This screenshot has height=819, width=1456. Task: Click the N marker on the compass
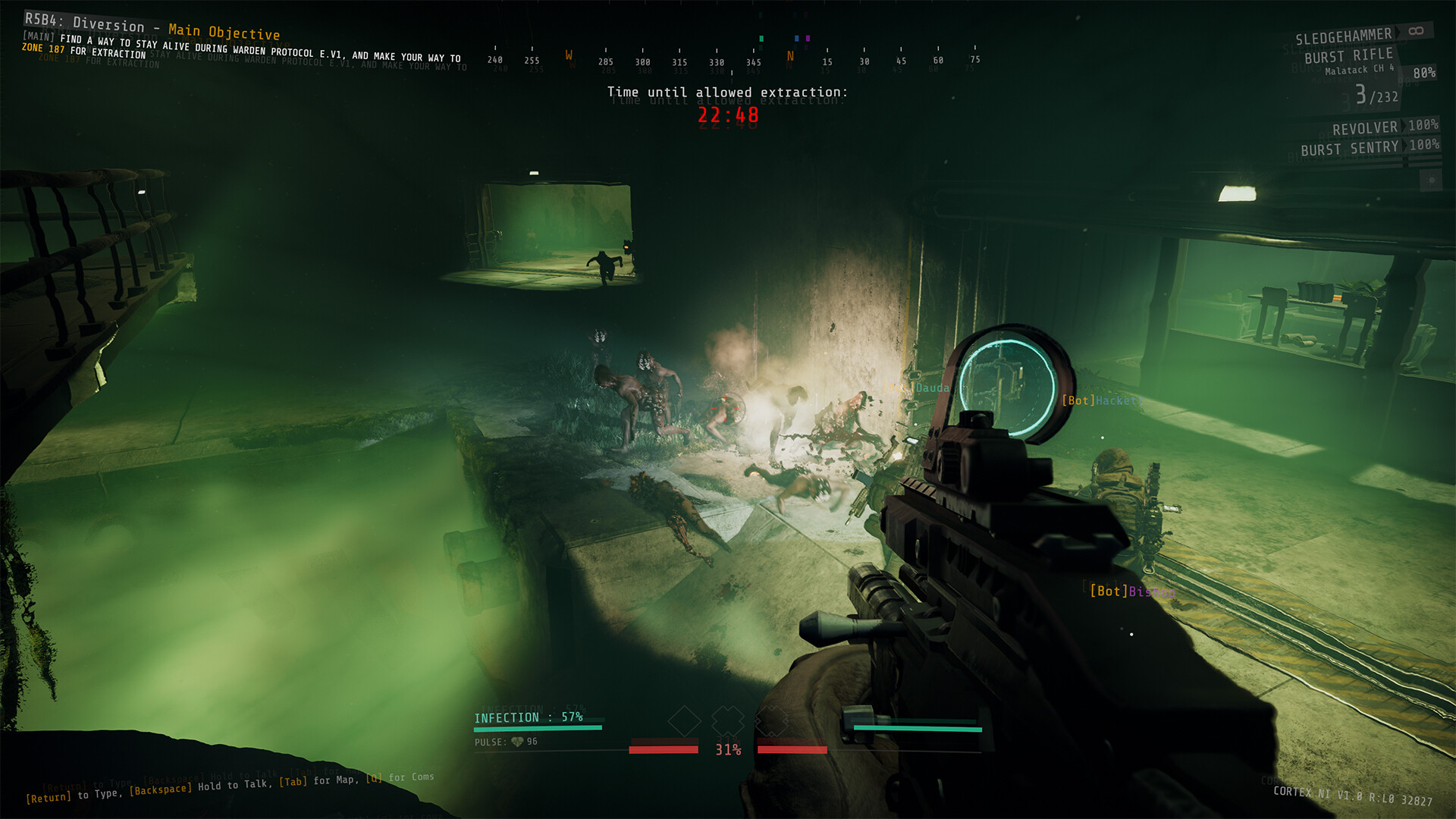point(789,55)
